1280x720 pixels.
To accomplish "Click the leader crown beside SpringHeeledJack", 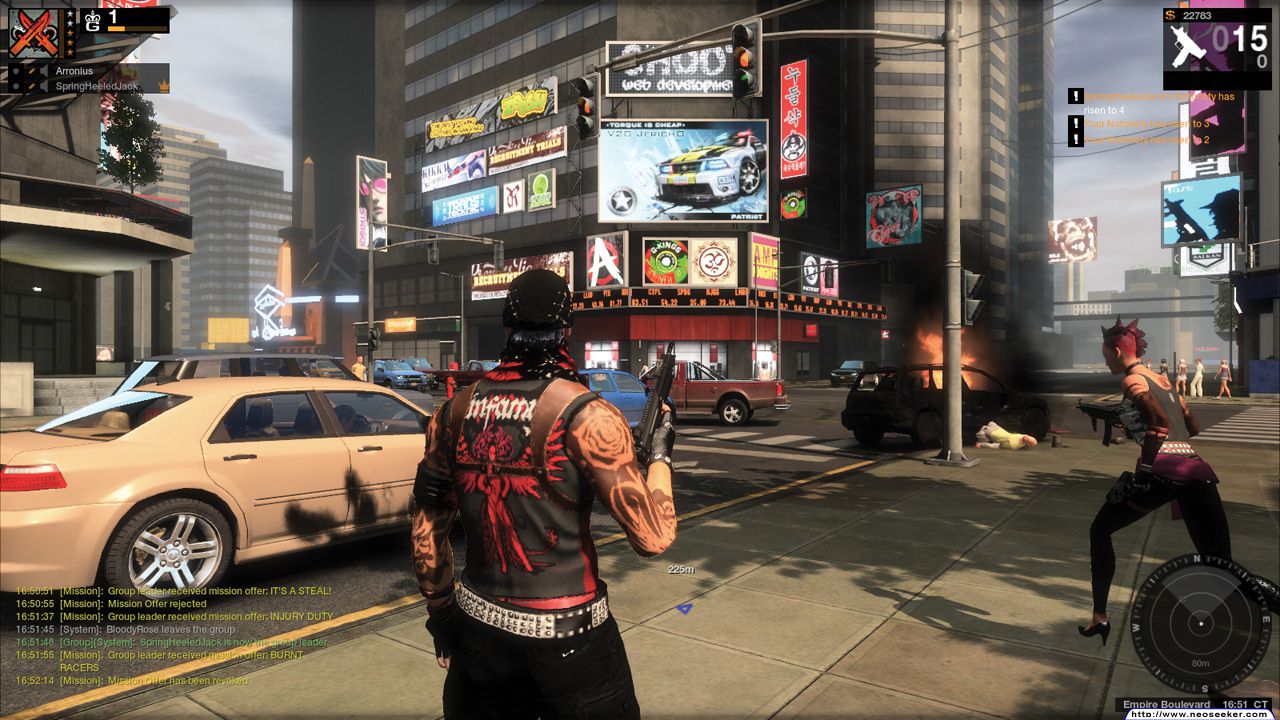I will coord(164,86).
